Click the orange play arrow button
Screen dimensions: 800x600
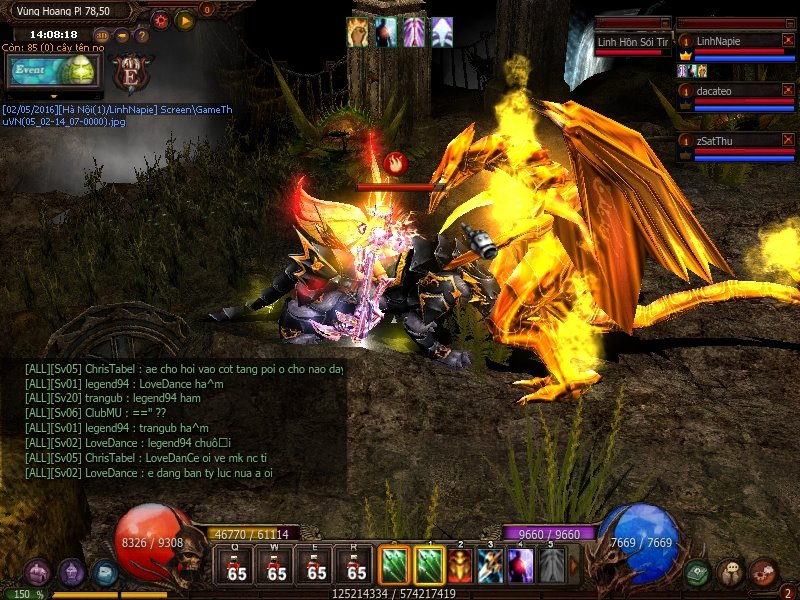click(185, 19)
